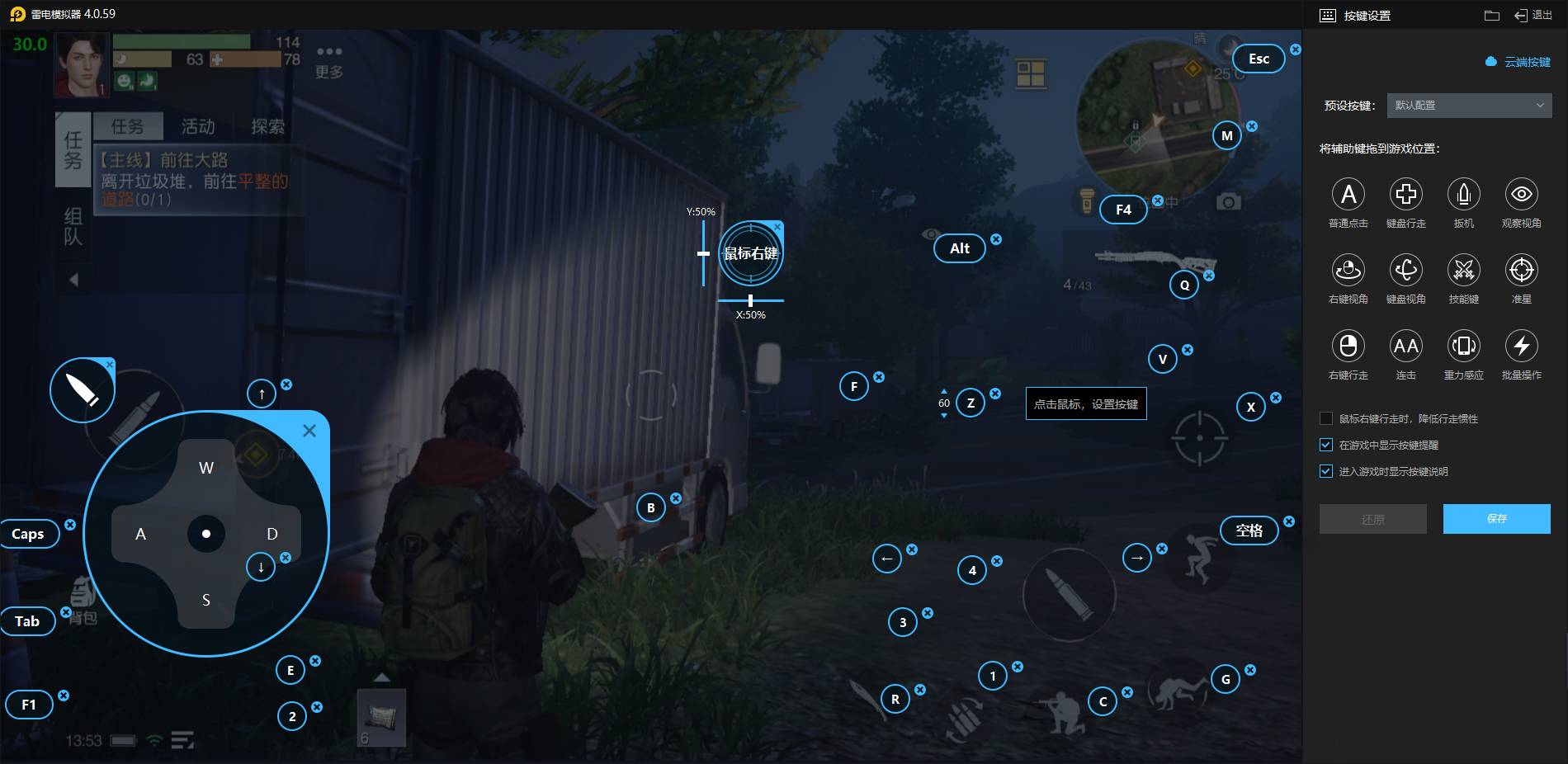Open the 预设按键 preset dropdown
The image size is (1568, 764).
coord(1469,106)
